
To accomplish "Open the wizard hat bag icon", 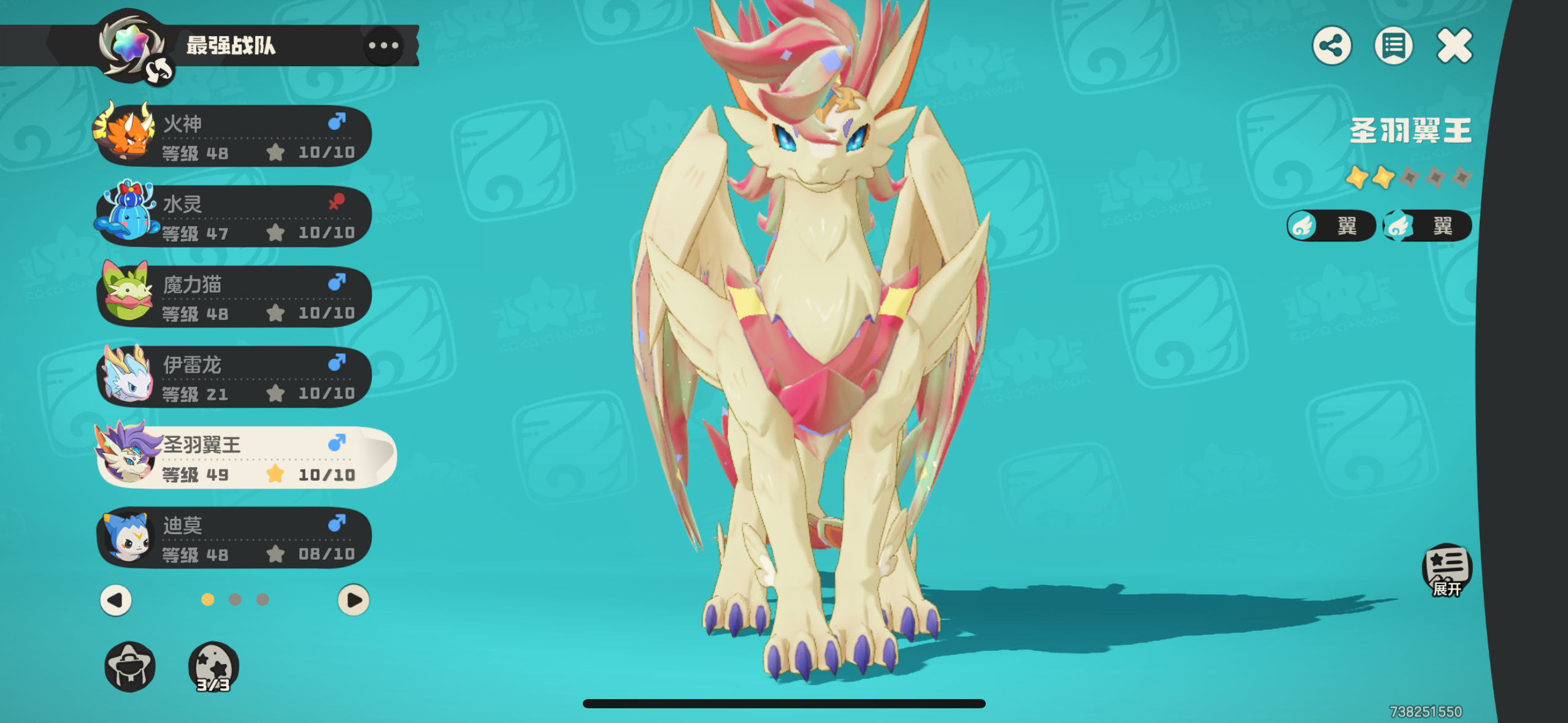I will (x=130, y=667).
